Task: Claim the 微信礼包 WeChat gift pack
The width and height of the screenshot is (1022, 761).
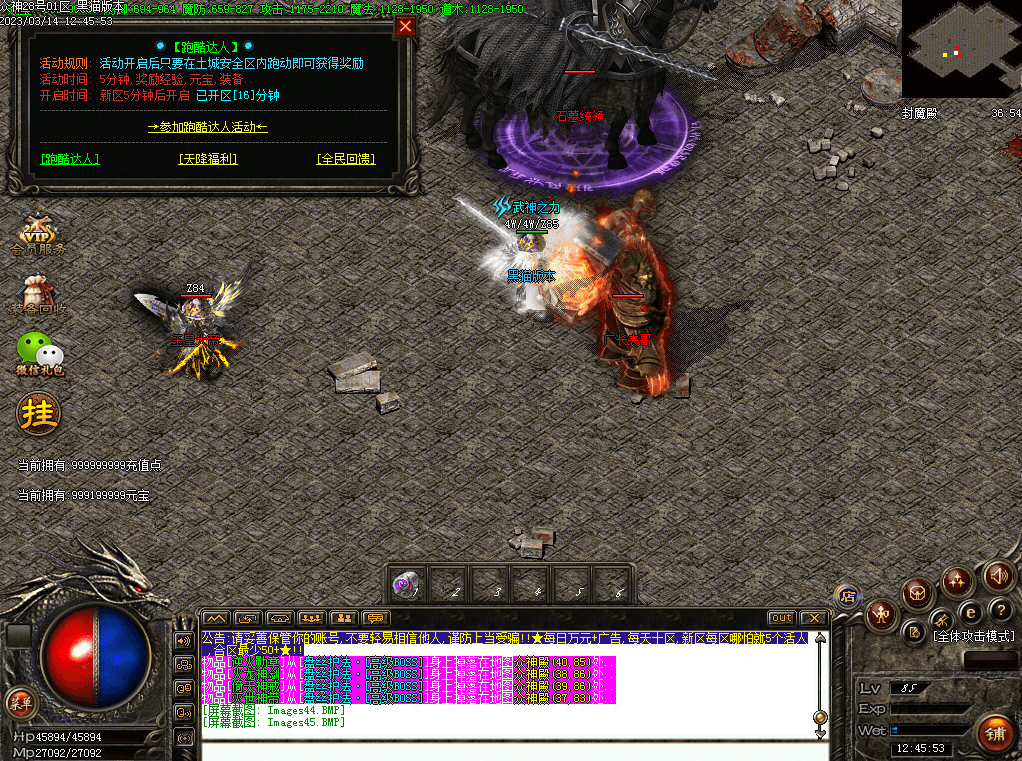Action: 40,353
